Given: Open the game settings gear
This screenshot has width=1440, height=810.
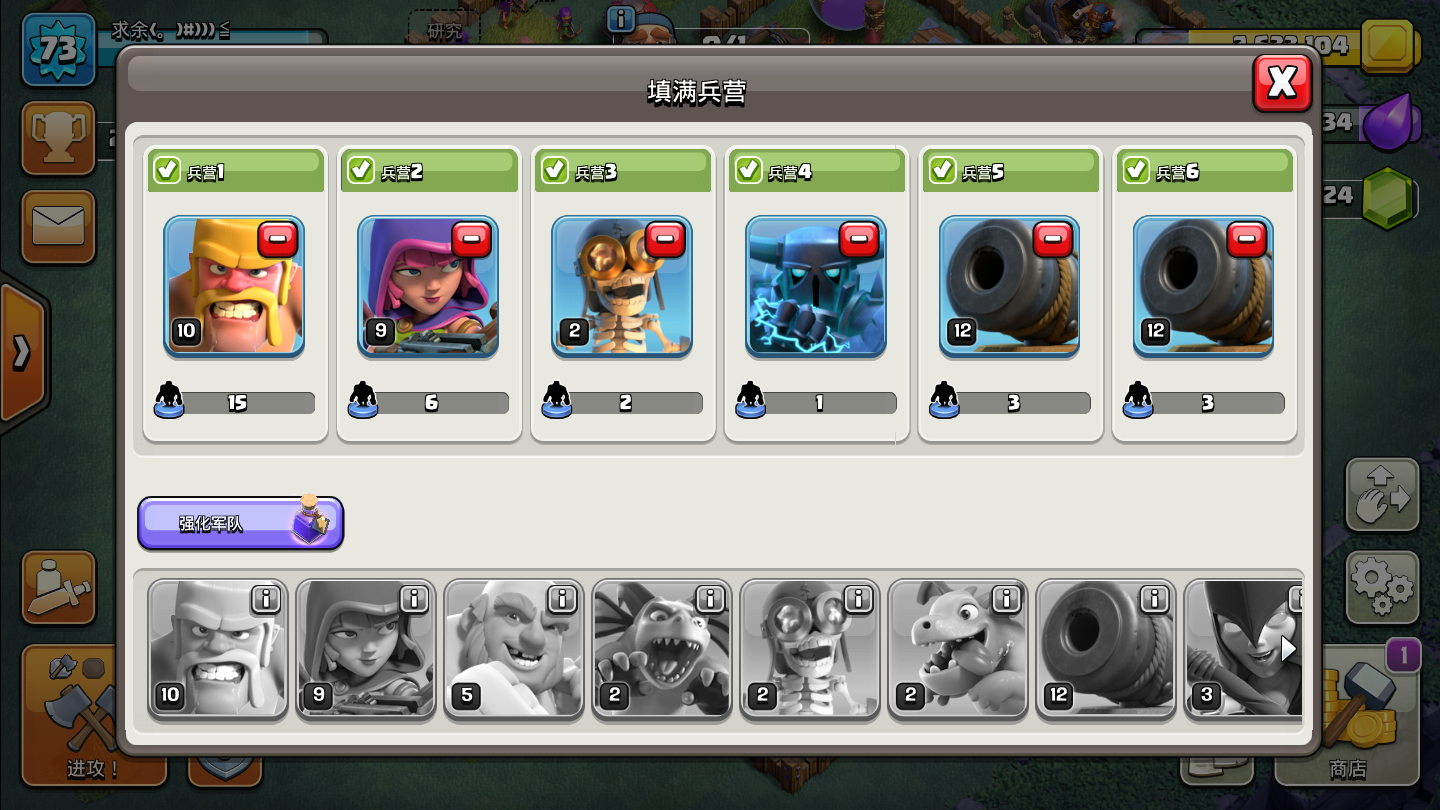Looking at the screenshot, I should coord(1383,588).
